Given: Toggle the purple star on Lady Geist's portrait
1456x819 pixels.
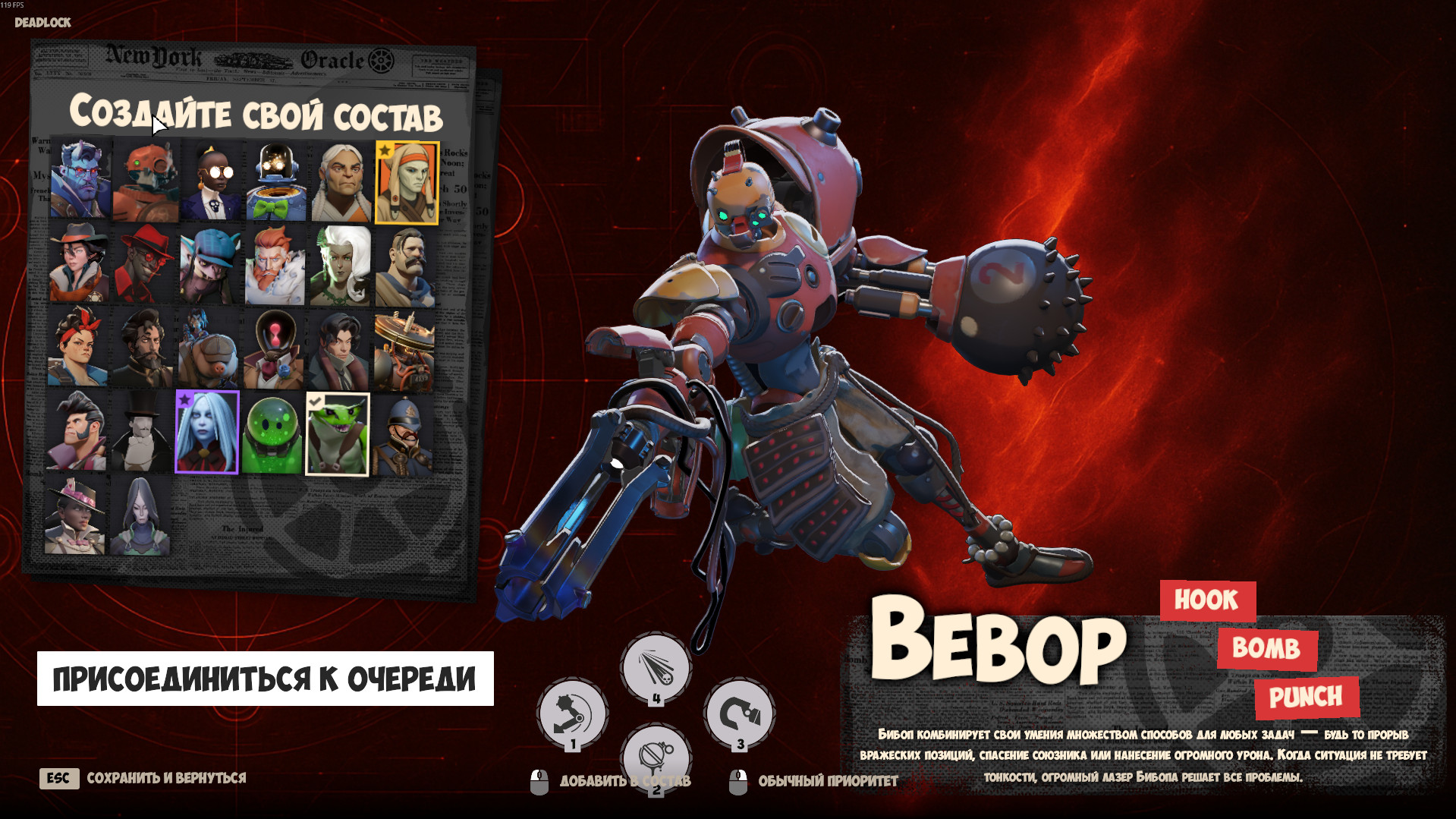Looking at the screenshot, I should [184, 398].
